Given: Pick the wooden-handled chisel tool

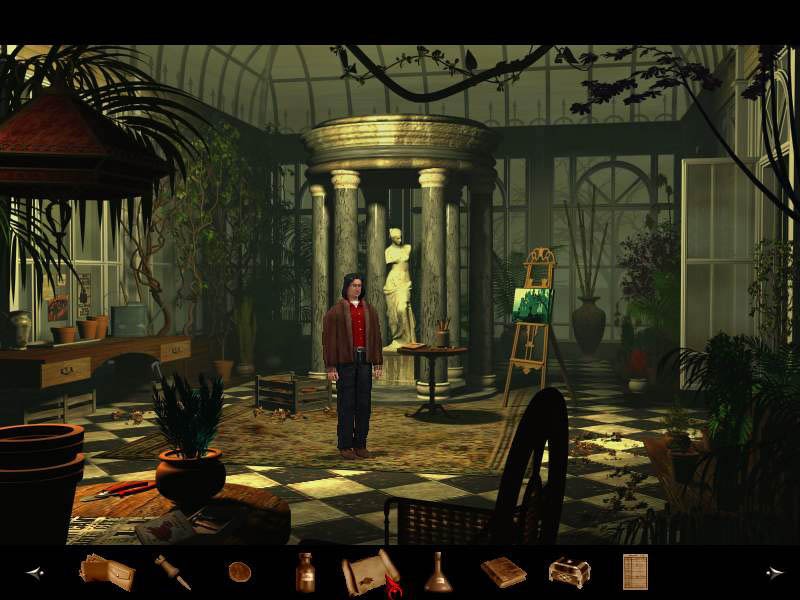Looking at the screenshot, I should tap(172, 572).
